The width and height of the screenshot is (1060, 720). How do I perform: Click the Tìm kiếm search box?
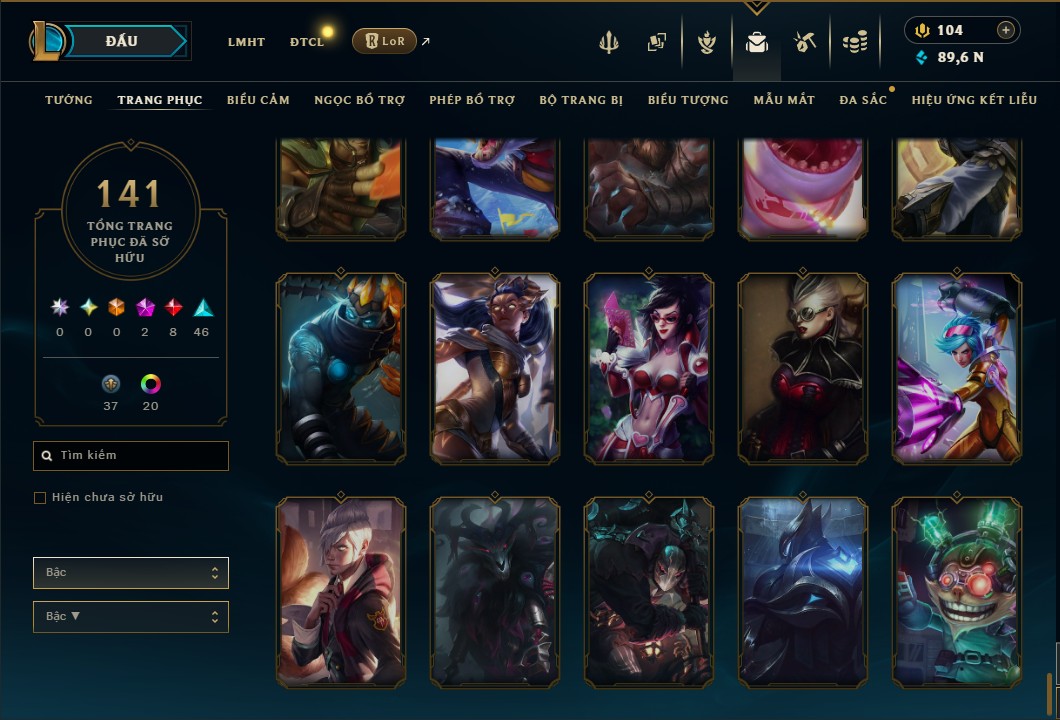coord(131,456)
